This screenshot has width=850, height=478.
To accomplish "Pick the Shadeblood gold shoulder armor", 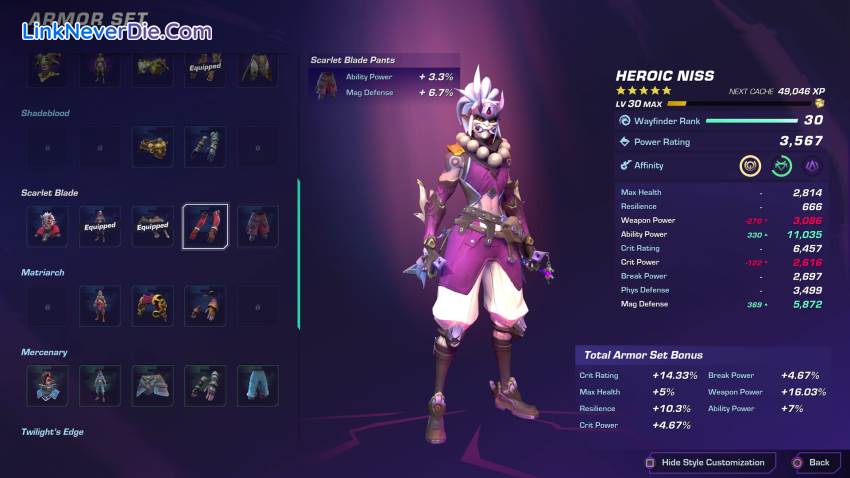I will coord(152,146).
